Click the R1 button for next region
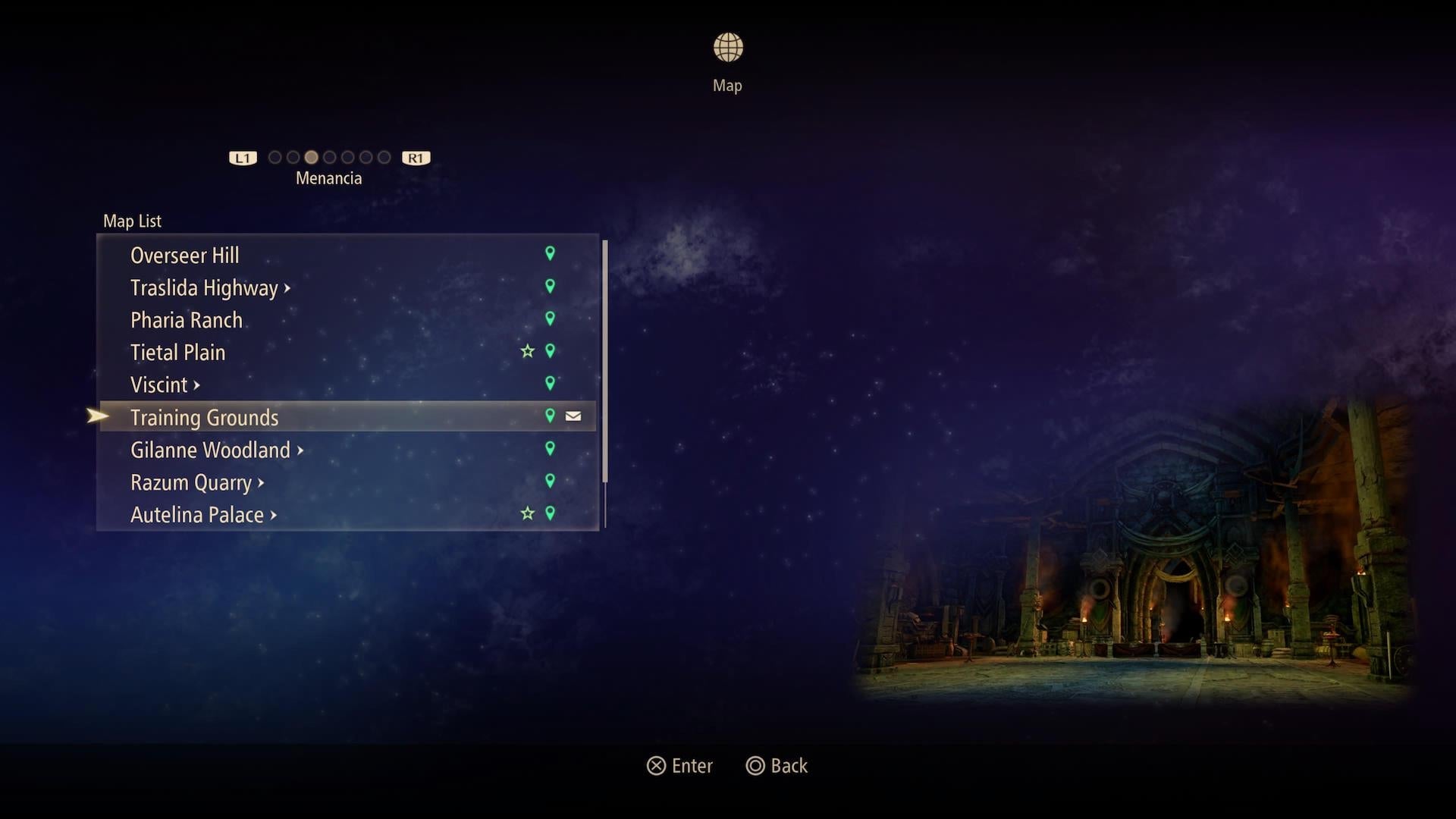1456x819 pixels. click(x=415, y=157)
